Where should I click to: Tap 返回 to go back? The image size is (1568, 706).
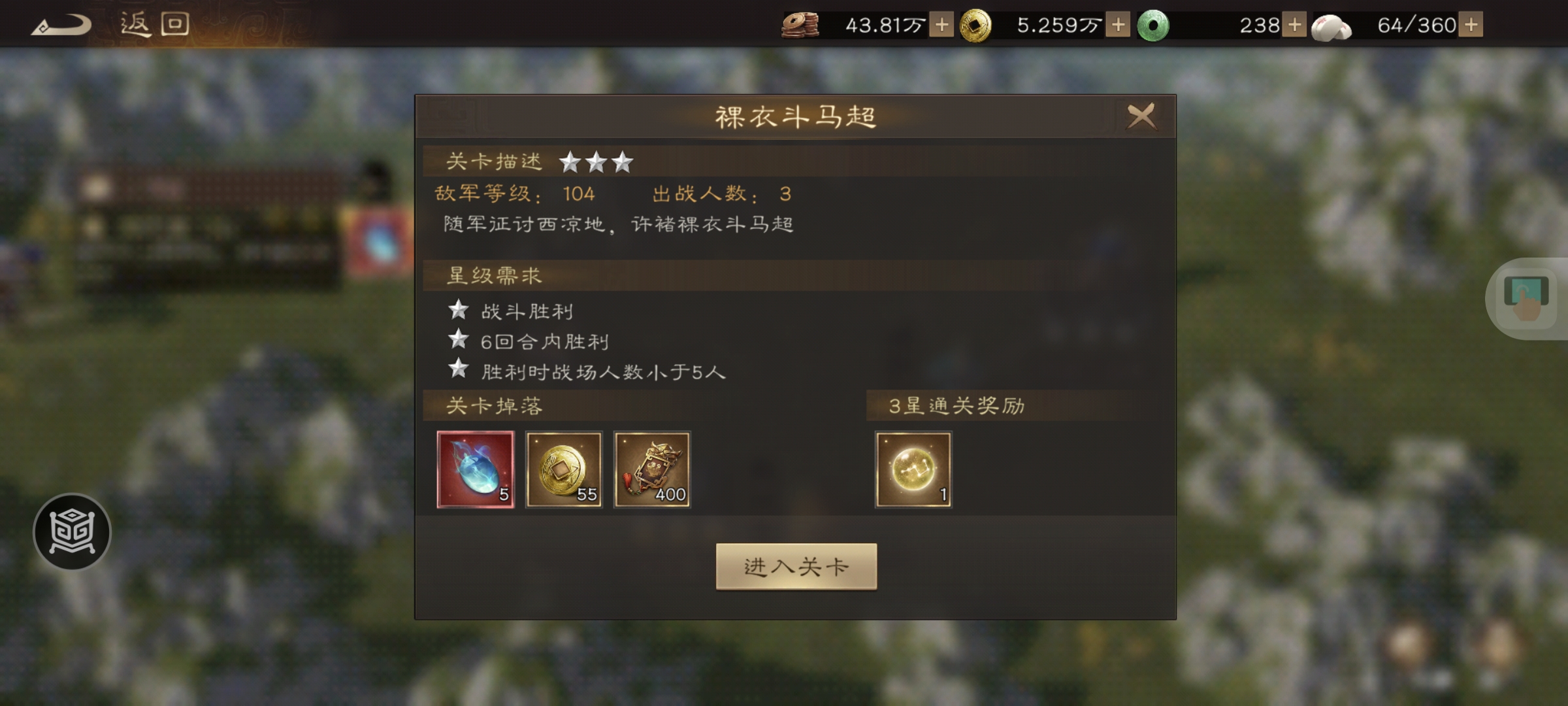click(x=154, y=23)
